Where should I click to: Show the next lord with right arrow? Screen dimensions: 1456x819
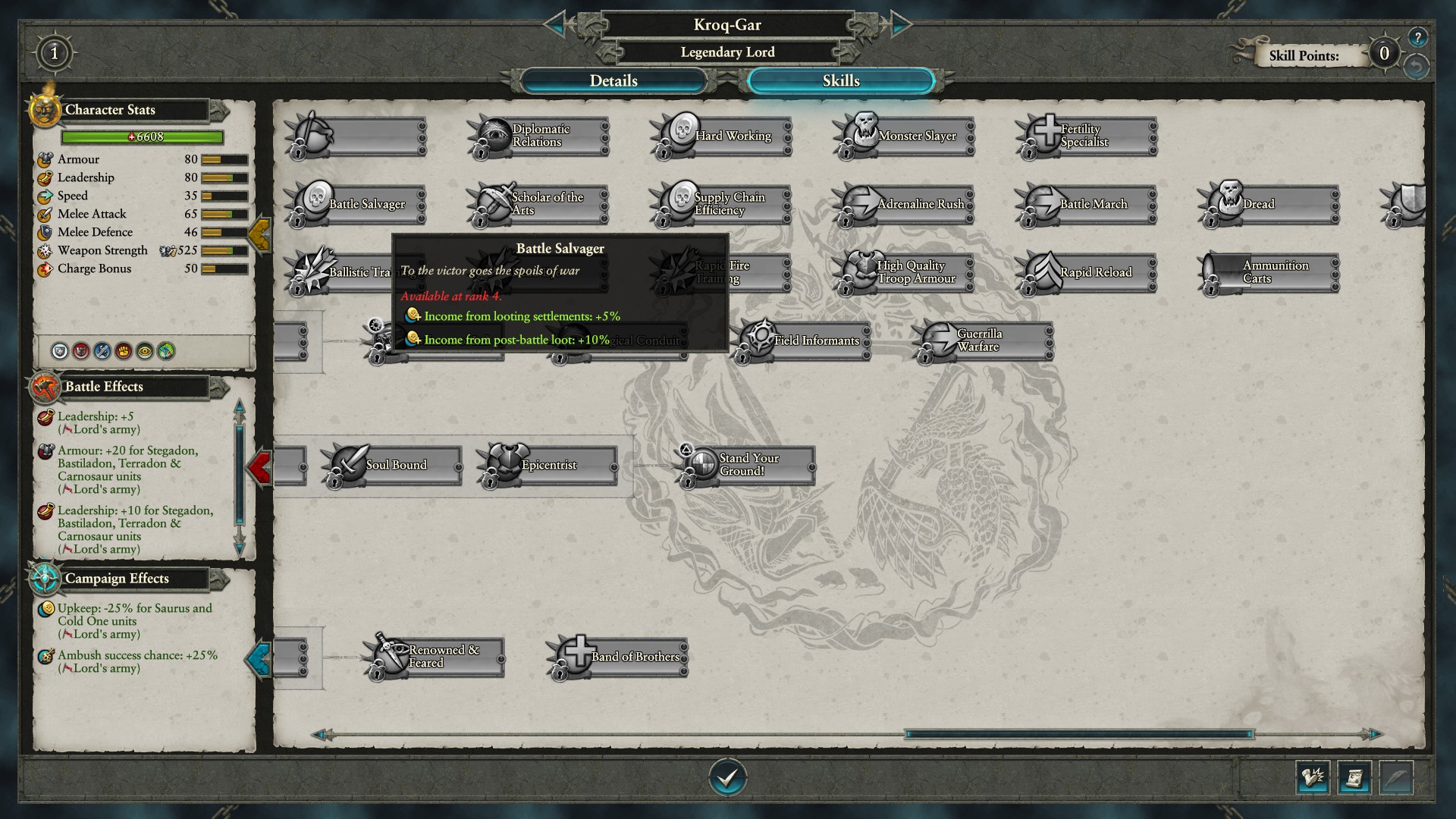click(x=900, y=25)
